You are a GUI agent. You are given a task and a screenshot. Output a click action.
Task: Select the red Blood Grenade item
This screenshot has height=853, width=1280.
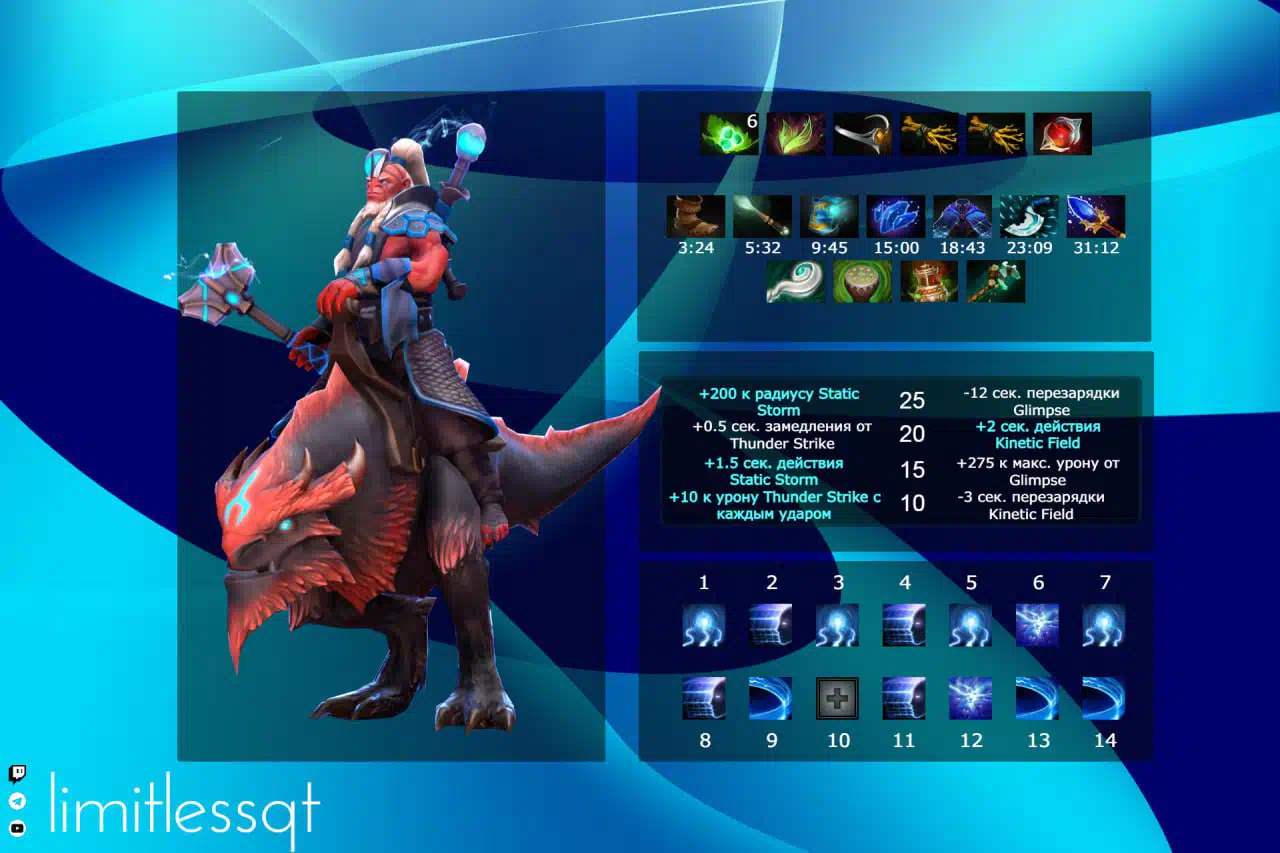tap(1062, 134)
